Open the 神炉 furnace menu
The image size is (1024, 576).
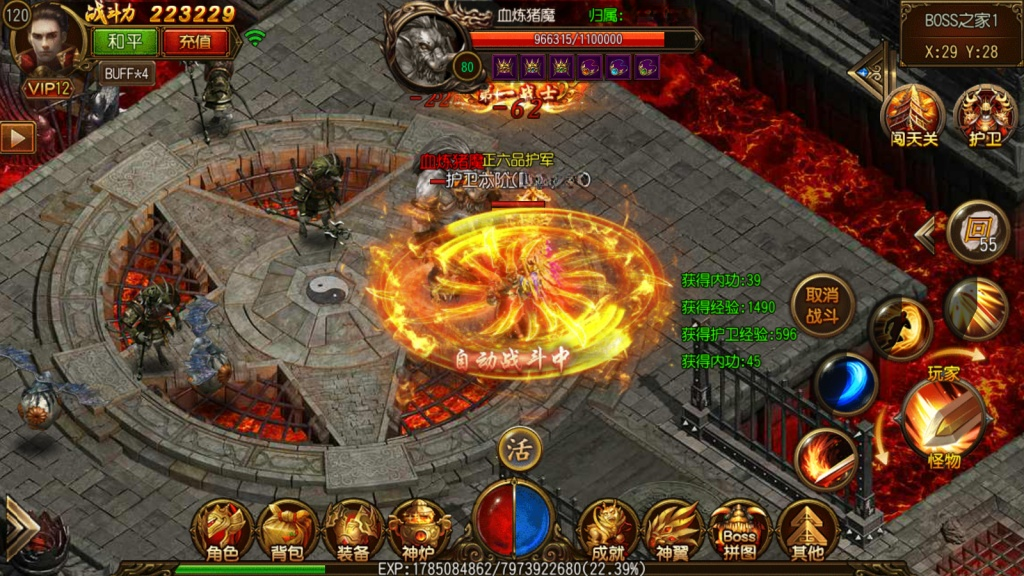point(419,531)
